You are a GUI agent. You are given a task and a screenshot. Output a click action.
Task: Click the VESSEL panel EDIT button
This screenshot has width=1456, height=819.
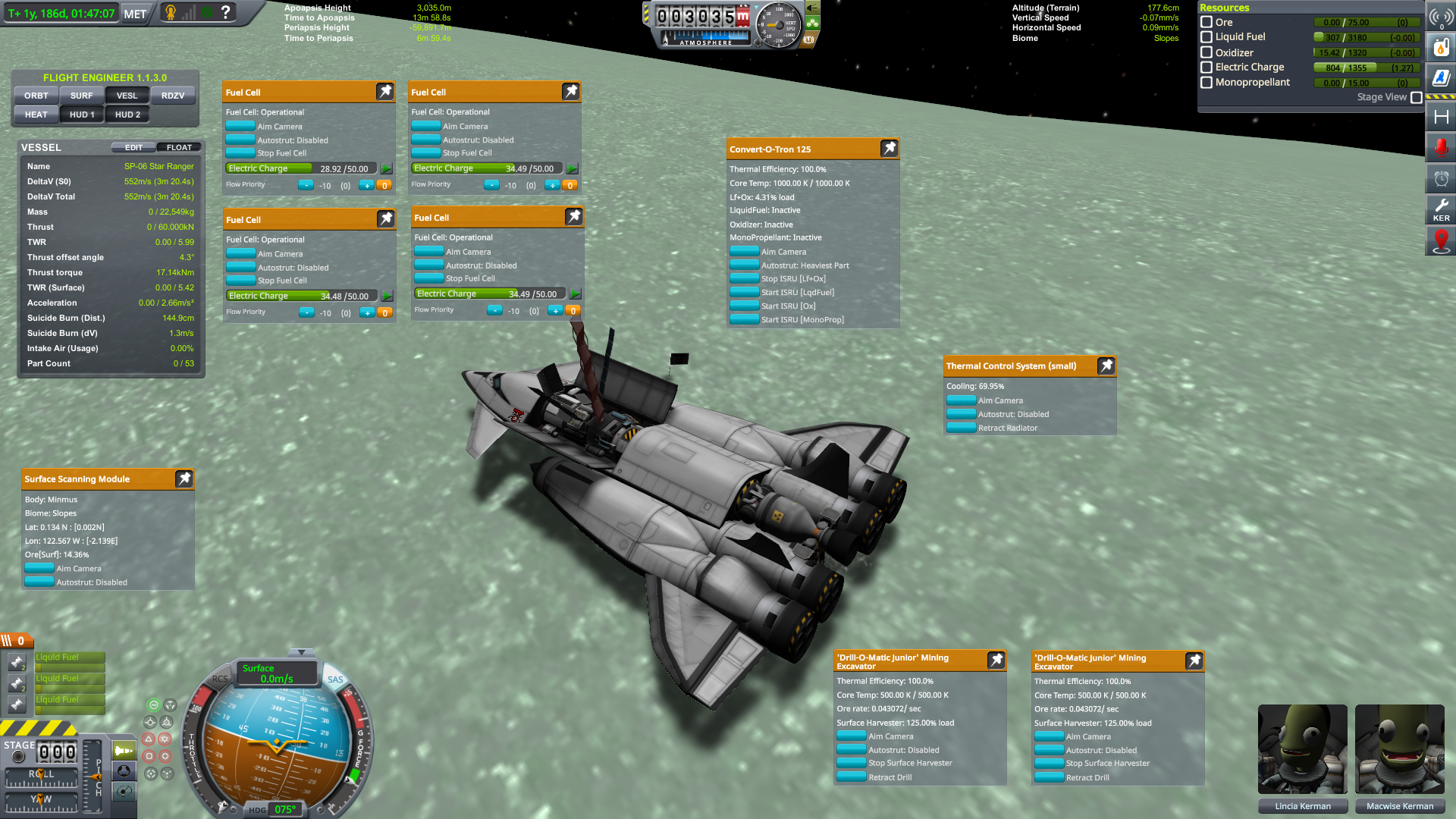133,147
